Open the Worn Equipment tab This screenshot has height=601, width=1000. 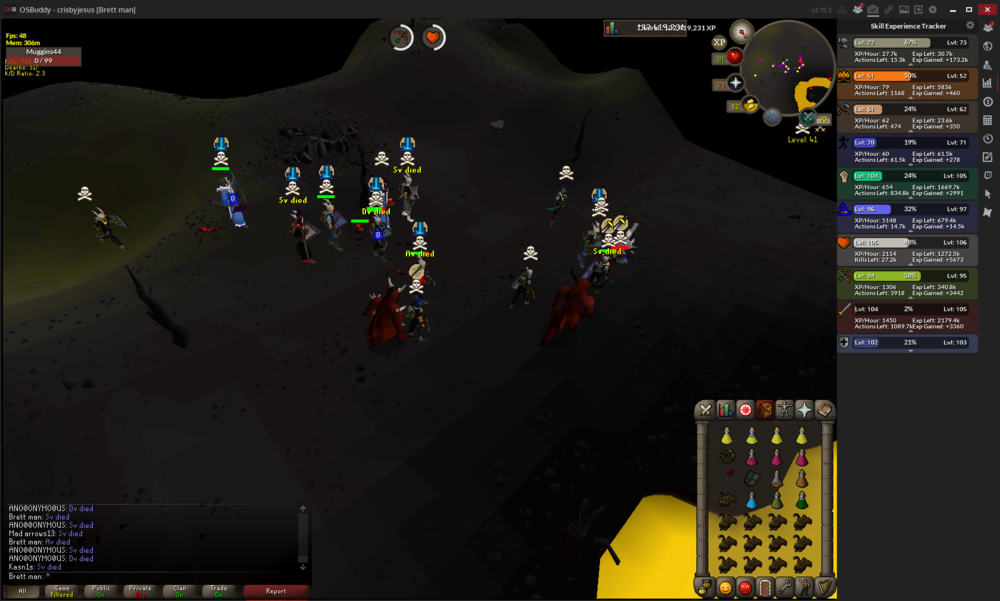784,410
